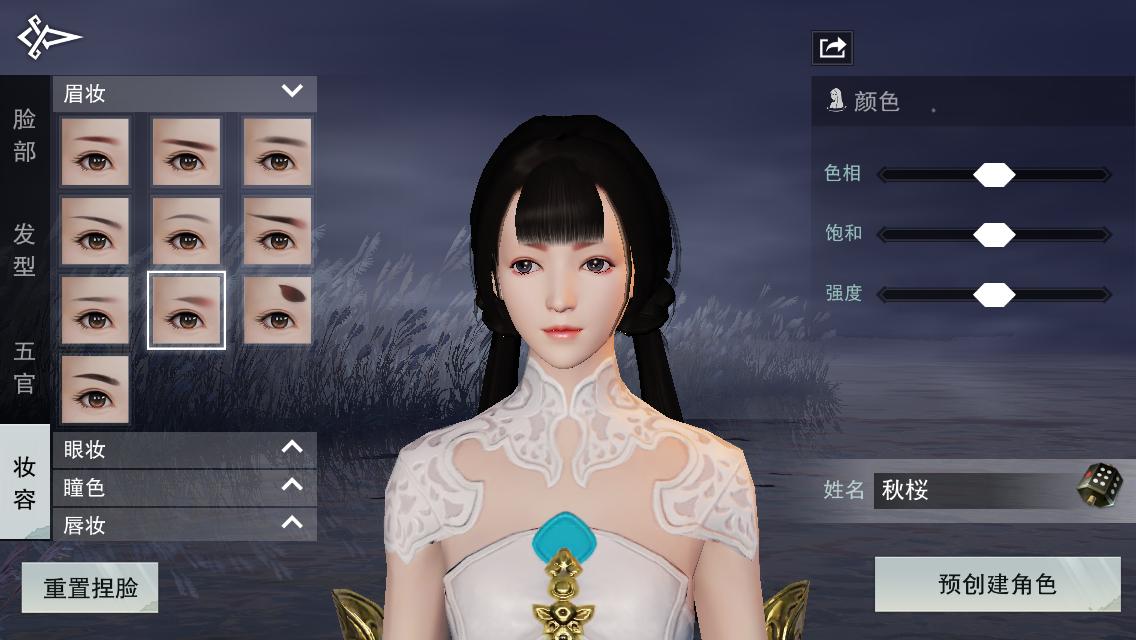The image size is (1136, 640).
Task: Edit the character name field 秋桜
Action: point(970,490)
